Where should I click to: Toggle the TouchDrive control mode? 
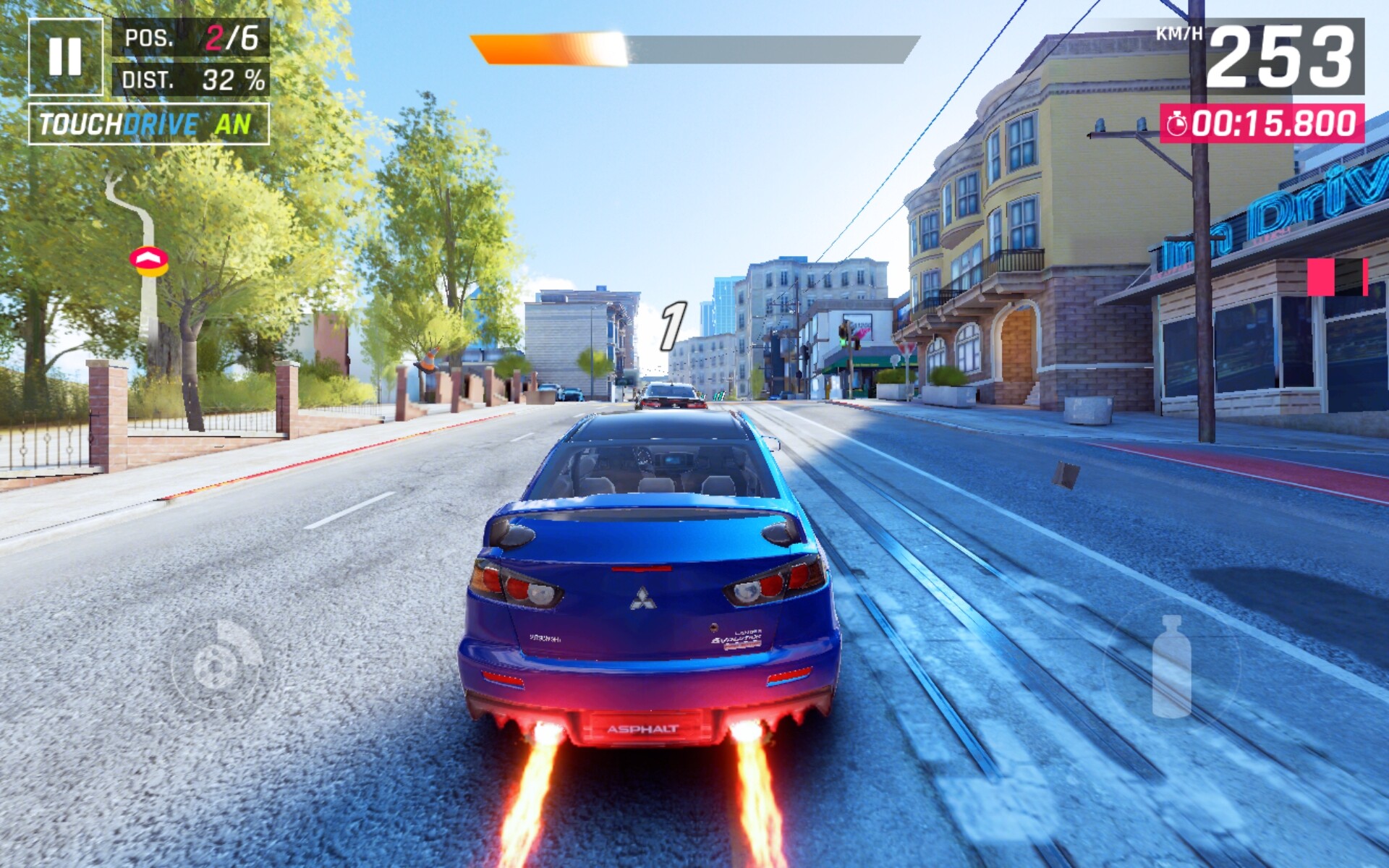(148, 124)
